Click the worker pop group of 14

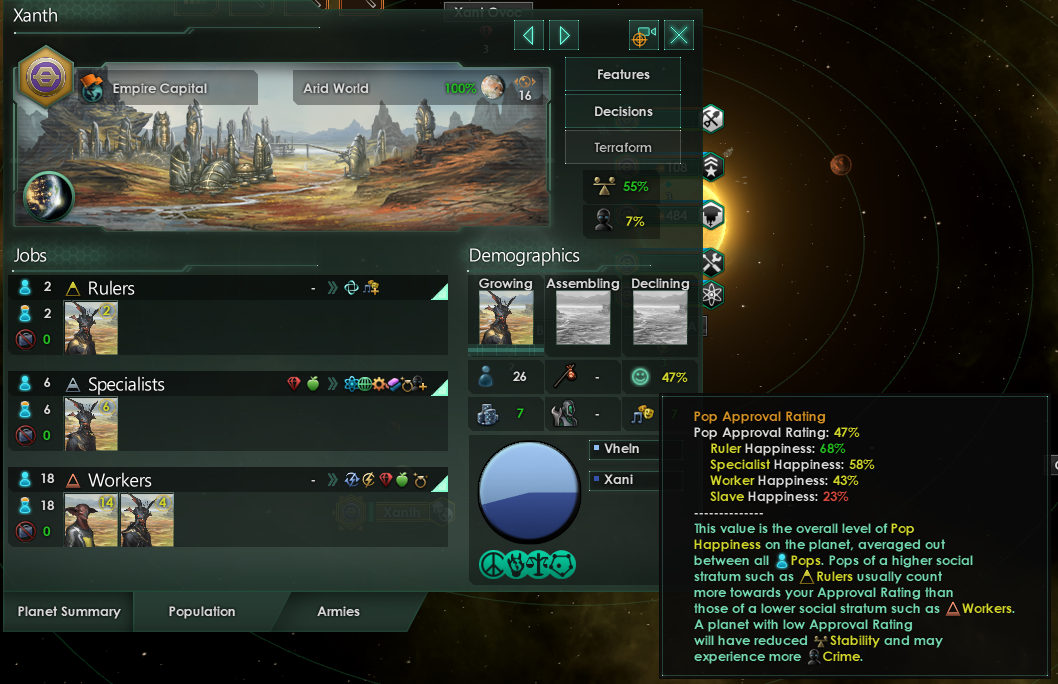pyautogui.click(x=91, y=520)
